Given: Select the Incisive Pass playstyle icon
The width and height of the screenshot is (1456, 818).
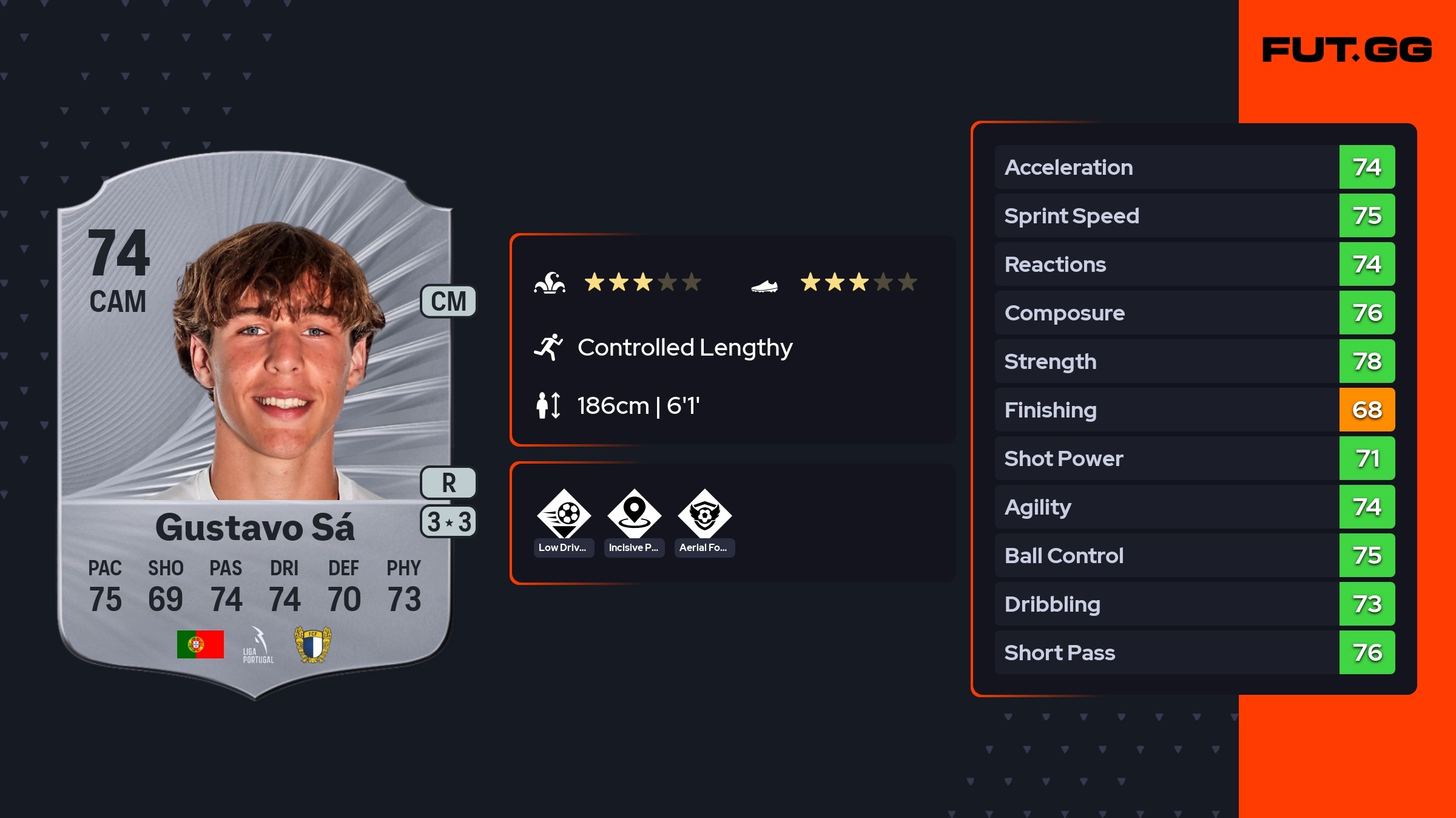Looking at the screenshot, I should (x=634, y=515).
